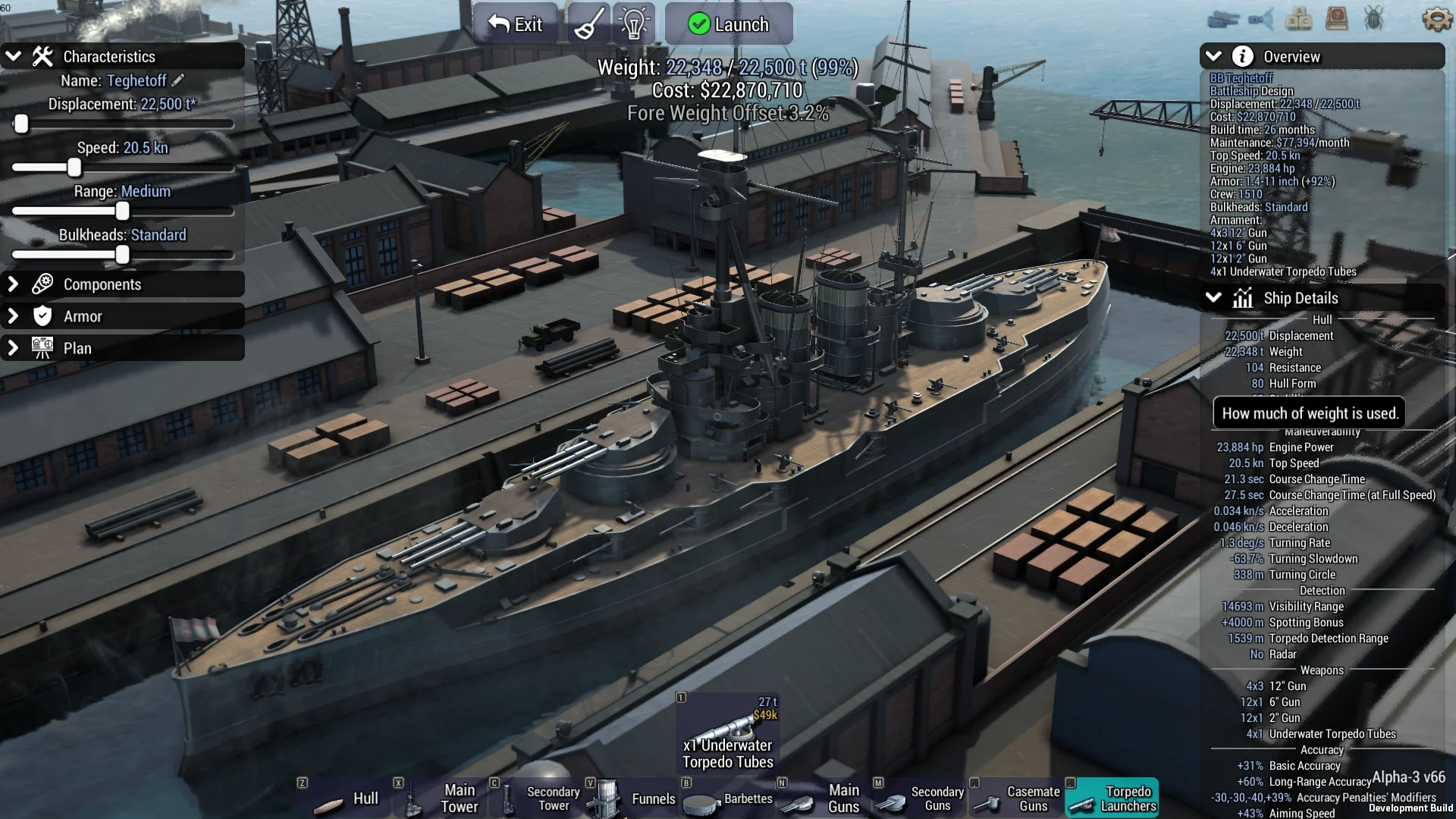Screen dimensions: 1456x819
Task: Click the Speed slider handle
Action: 74,168
